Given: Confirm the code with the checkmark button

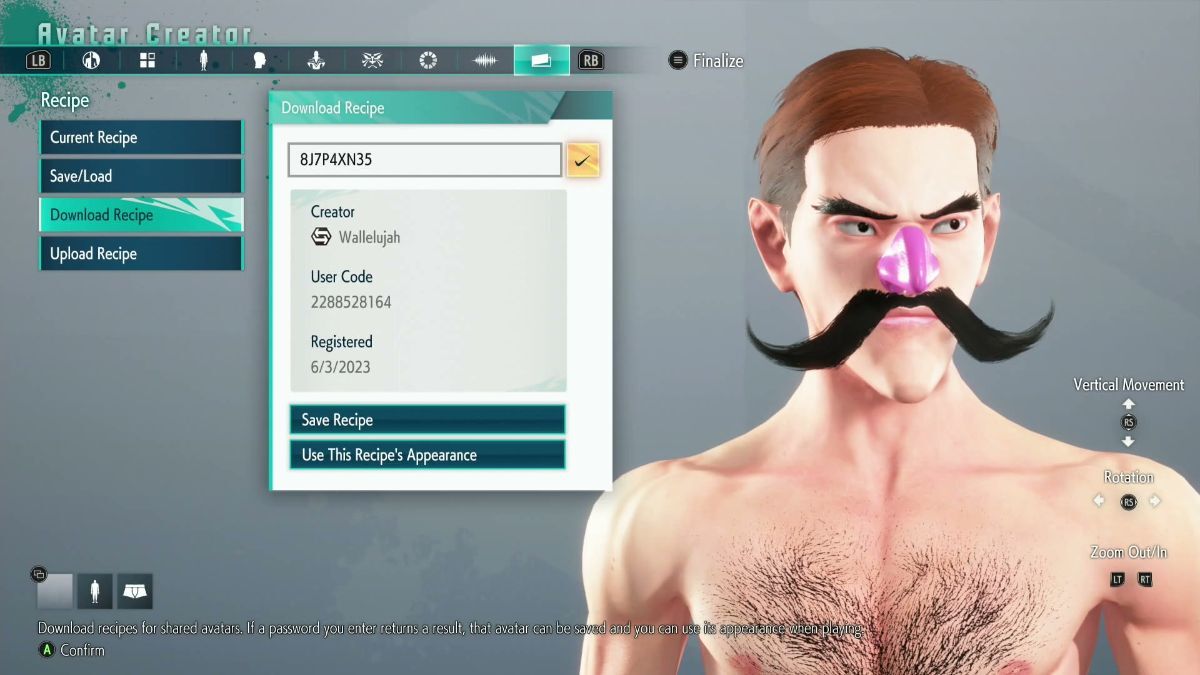Looking at the screenshot, I should point(583,160).
